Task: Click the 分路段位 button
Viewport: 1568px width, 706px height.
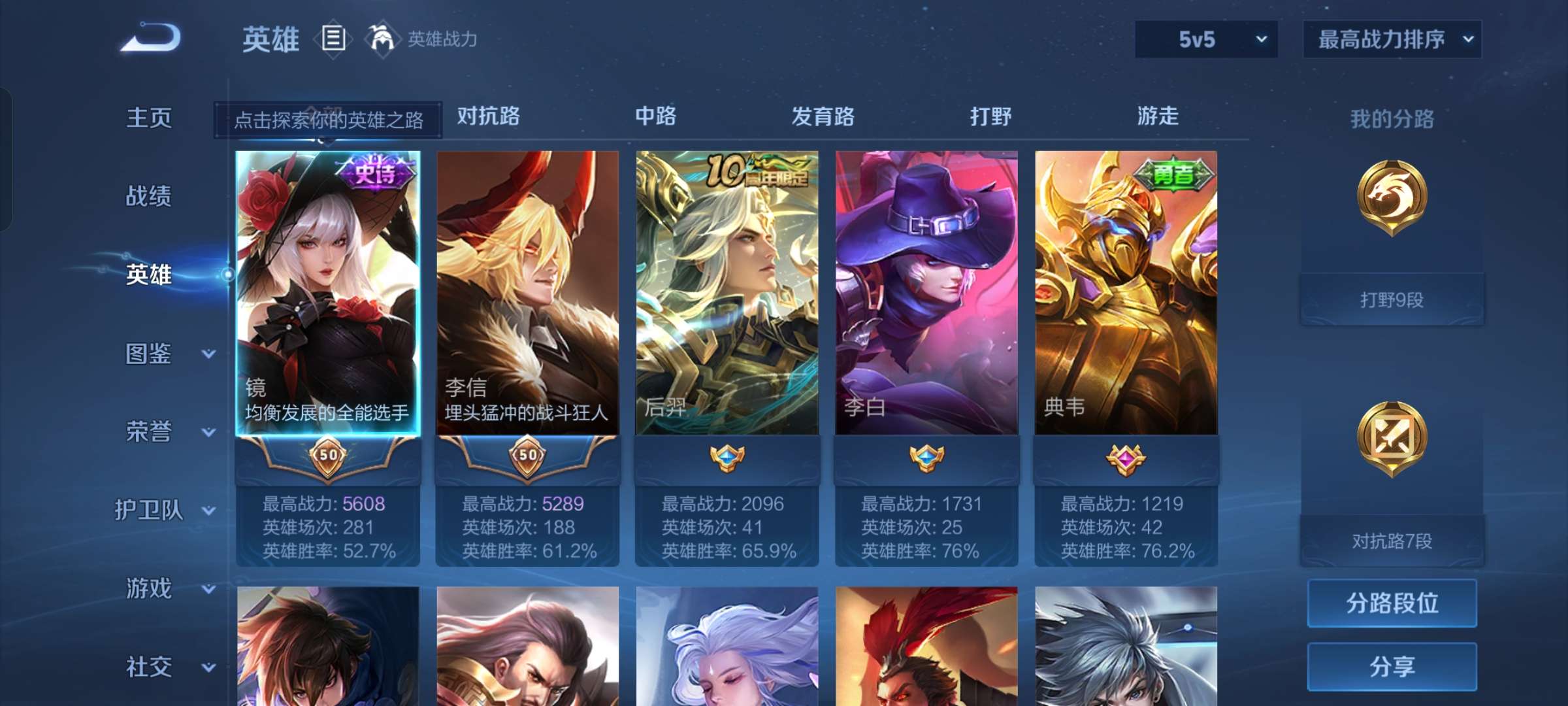Action: pos(1392,603)
